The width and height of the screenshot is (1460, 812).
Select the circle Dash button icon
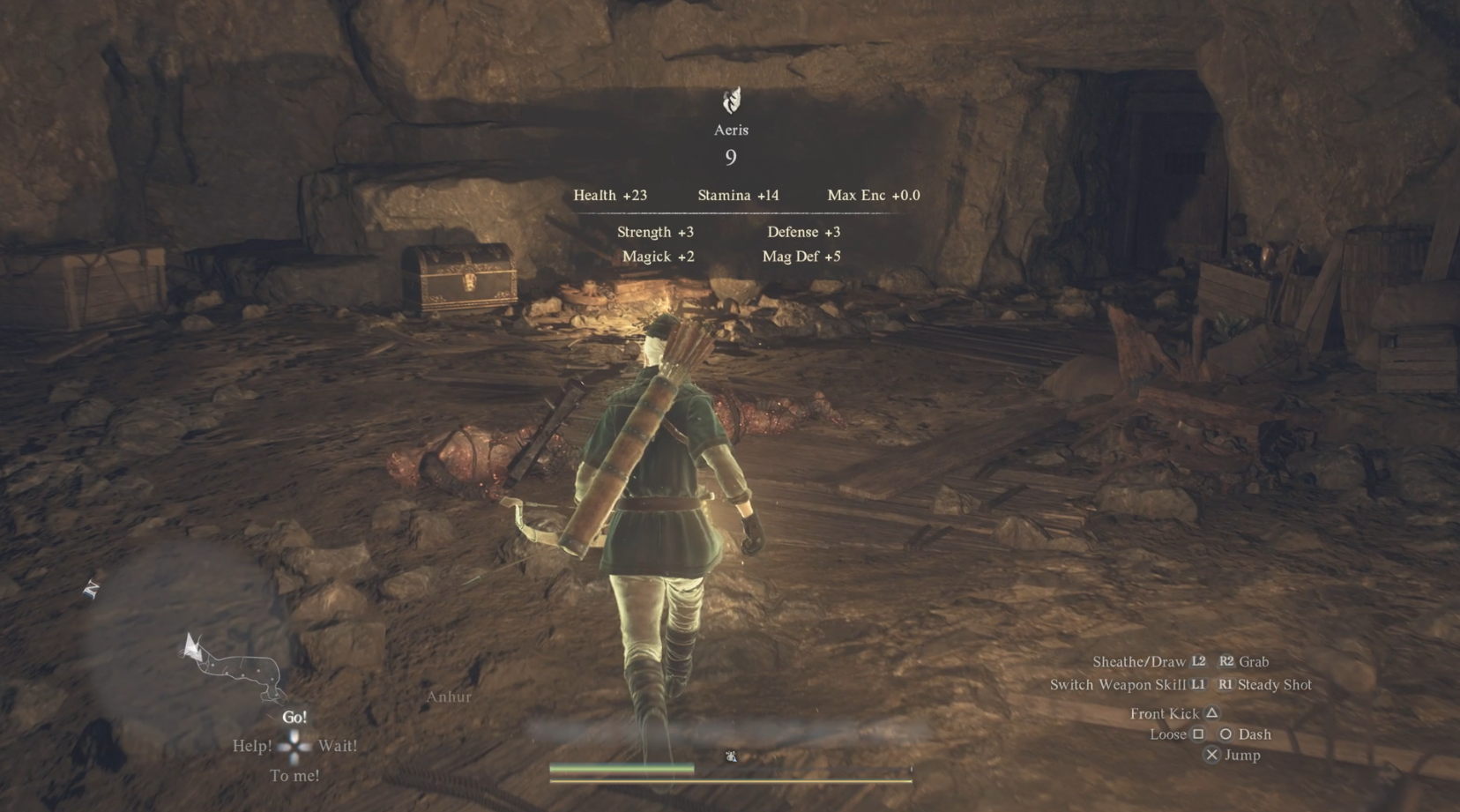coord(1225,734)
